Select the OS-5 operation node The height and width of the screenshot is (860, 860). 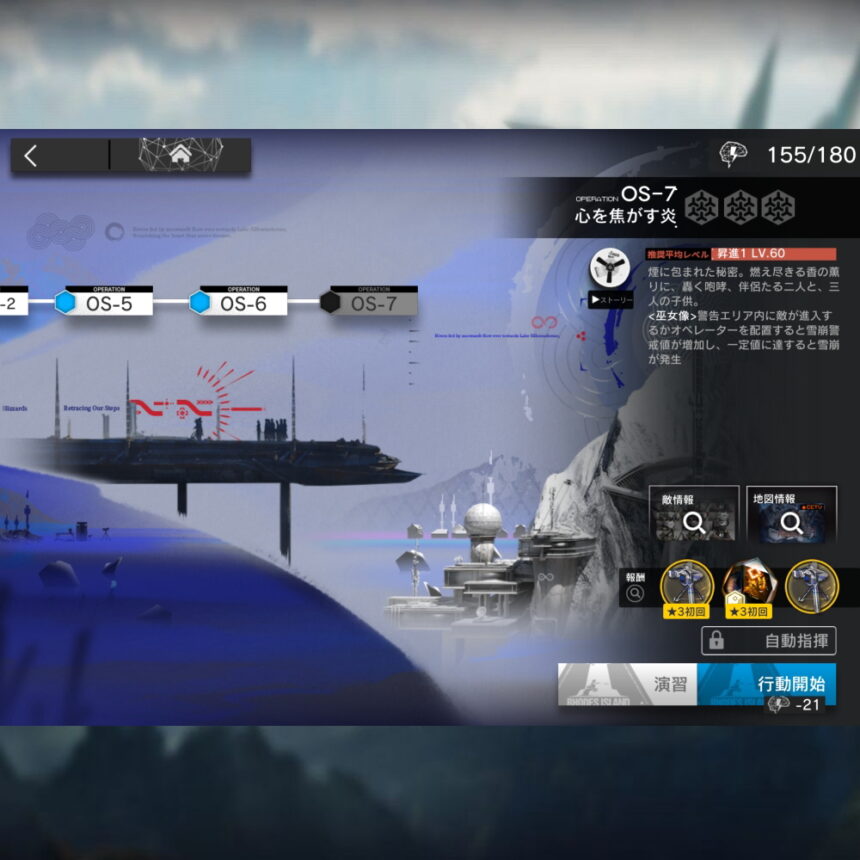[106, 302]
